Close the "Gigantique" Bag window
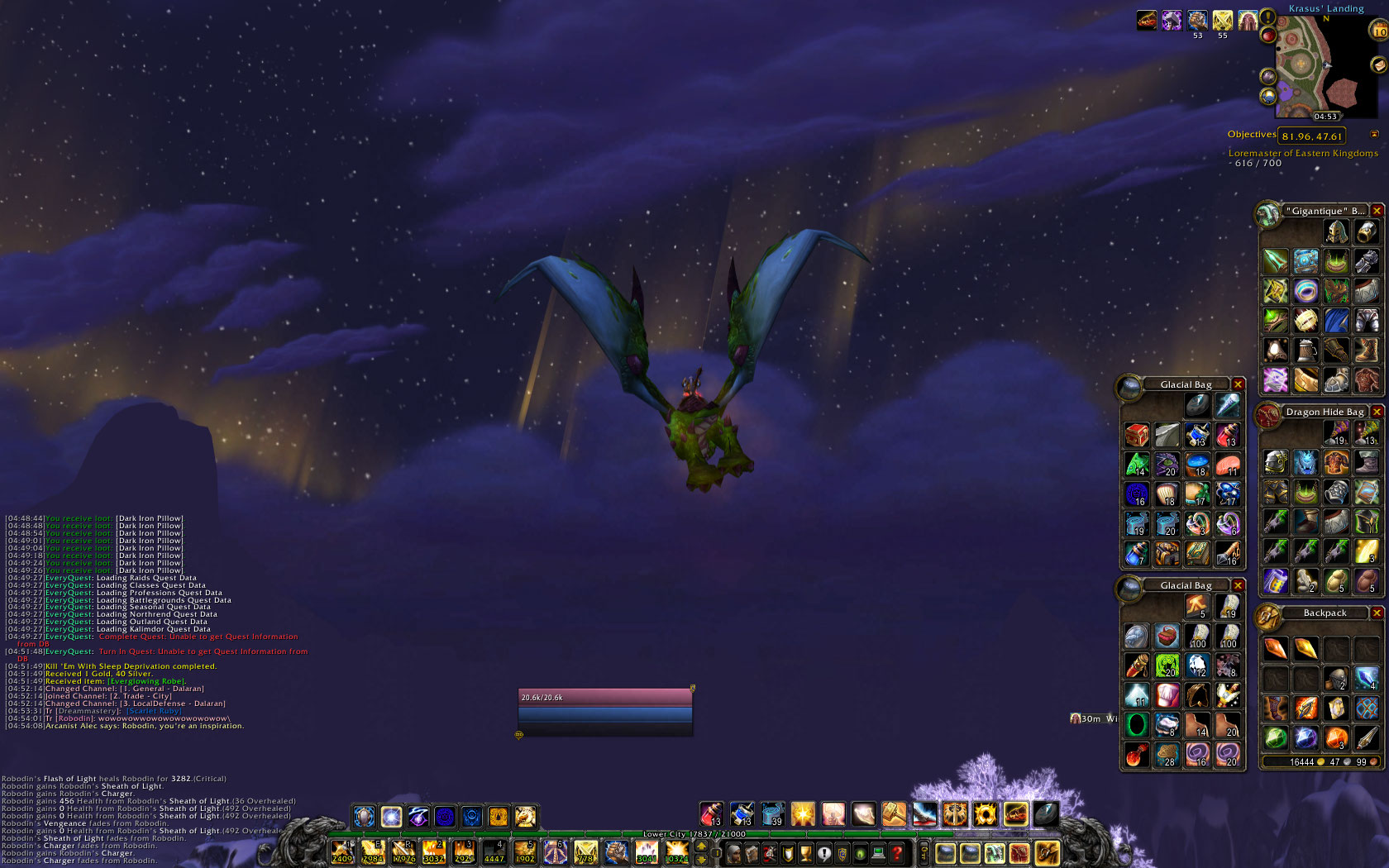 pyautogui.click(x=1377, y=211)
